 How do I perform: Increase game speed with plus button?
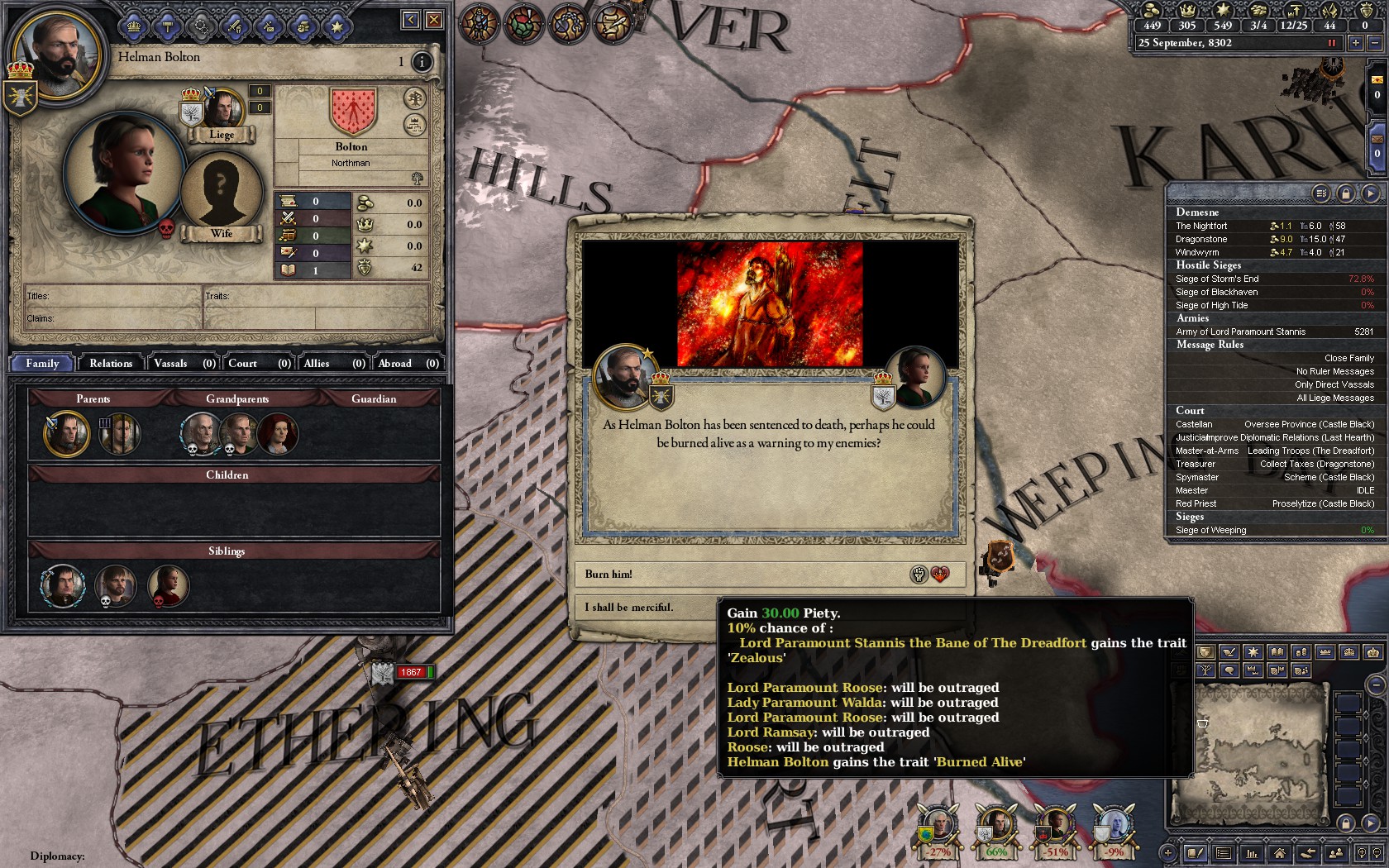1356,43
